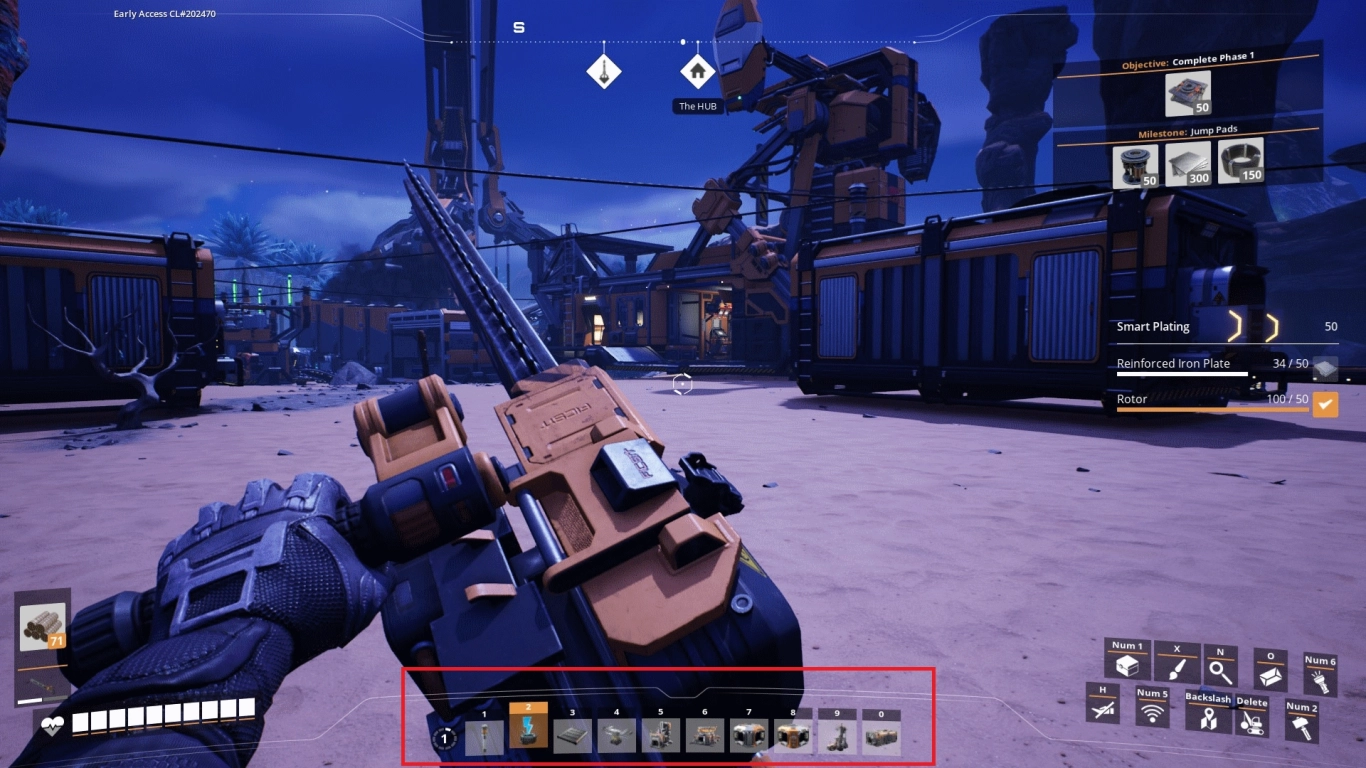The width and height of the screenshot is (1366, 768).
Task: Expand the Milestone Jump Pads panel
Action: point(1190,128)
